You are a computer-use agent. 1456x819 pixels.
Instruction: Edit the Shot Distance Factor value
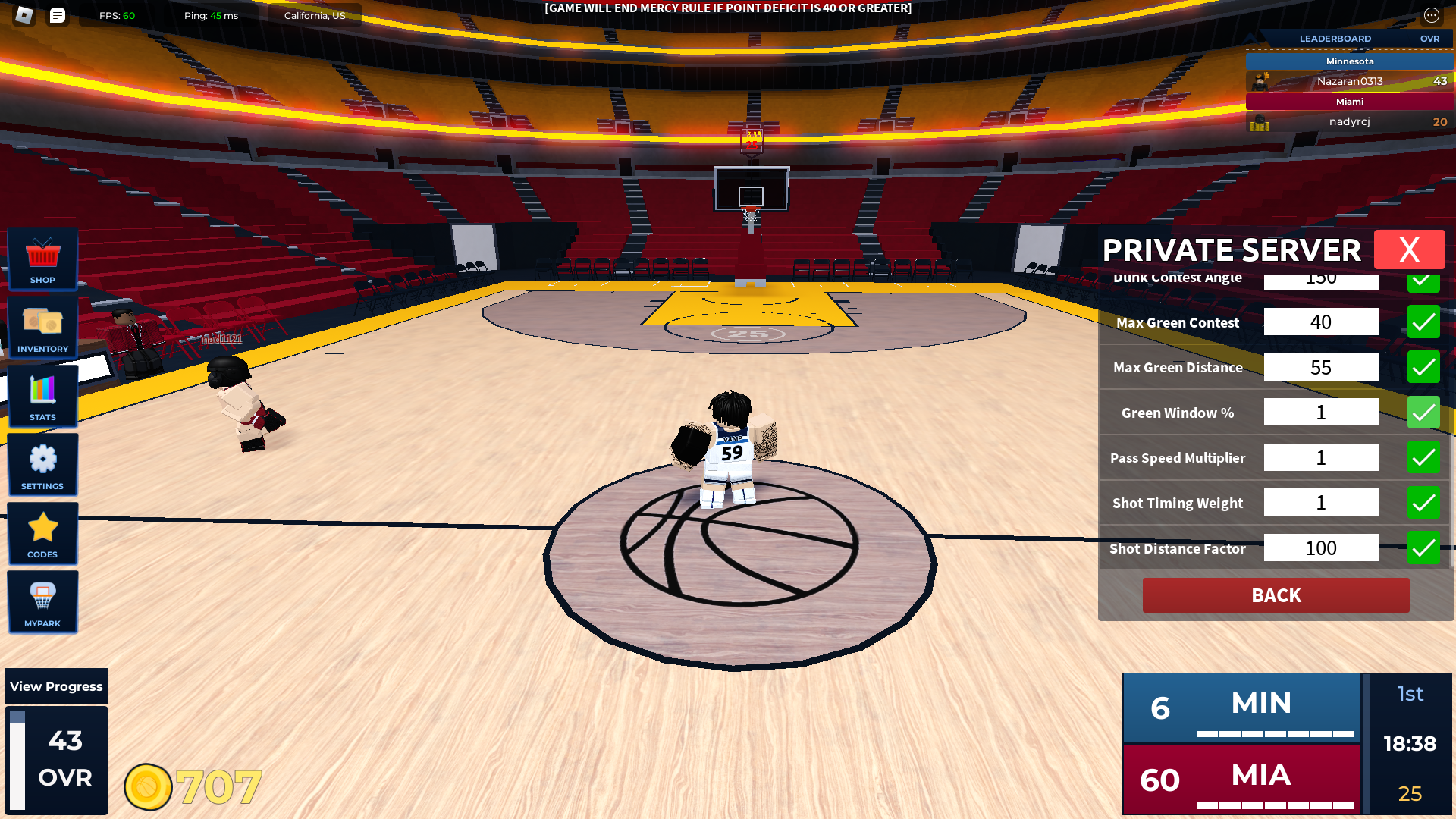(x=1321, y=548)
